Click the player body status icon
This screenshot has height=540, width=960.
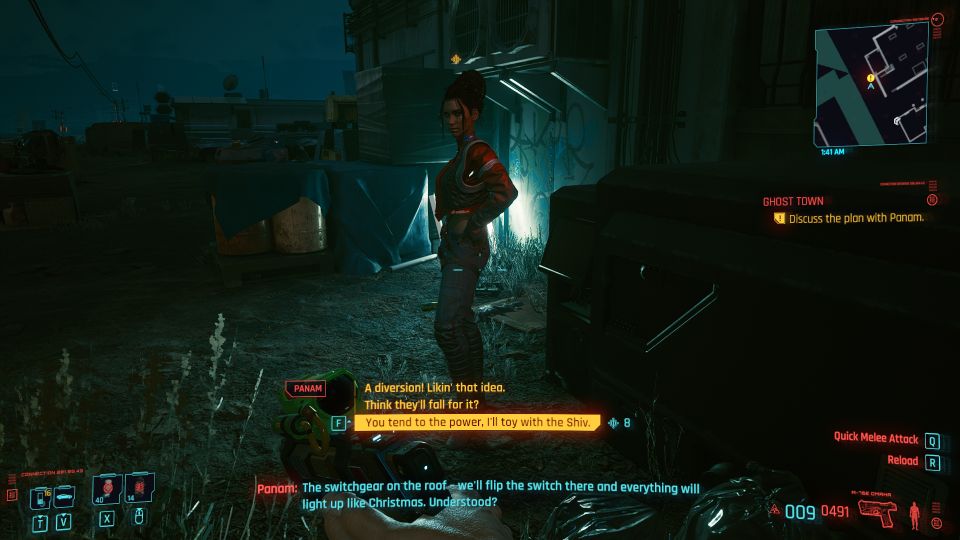(914, 514)
